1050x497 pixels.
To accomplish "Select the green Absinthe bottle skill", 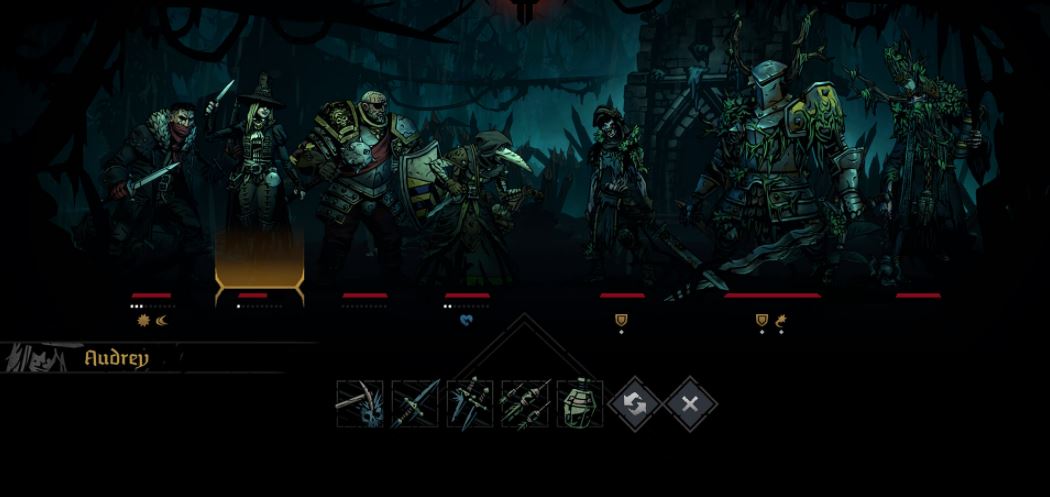I will 580,404.
